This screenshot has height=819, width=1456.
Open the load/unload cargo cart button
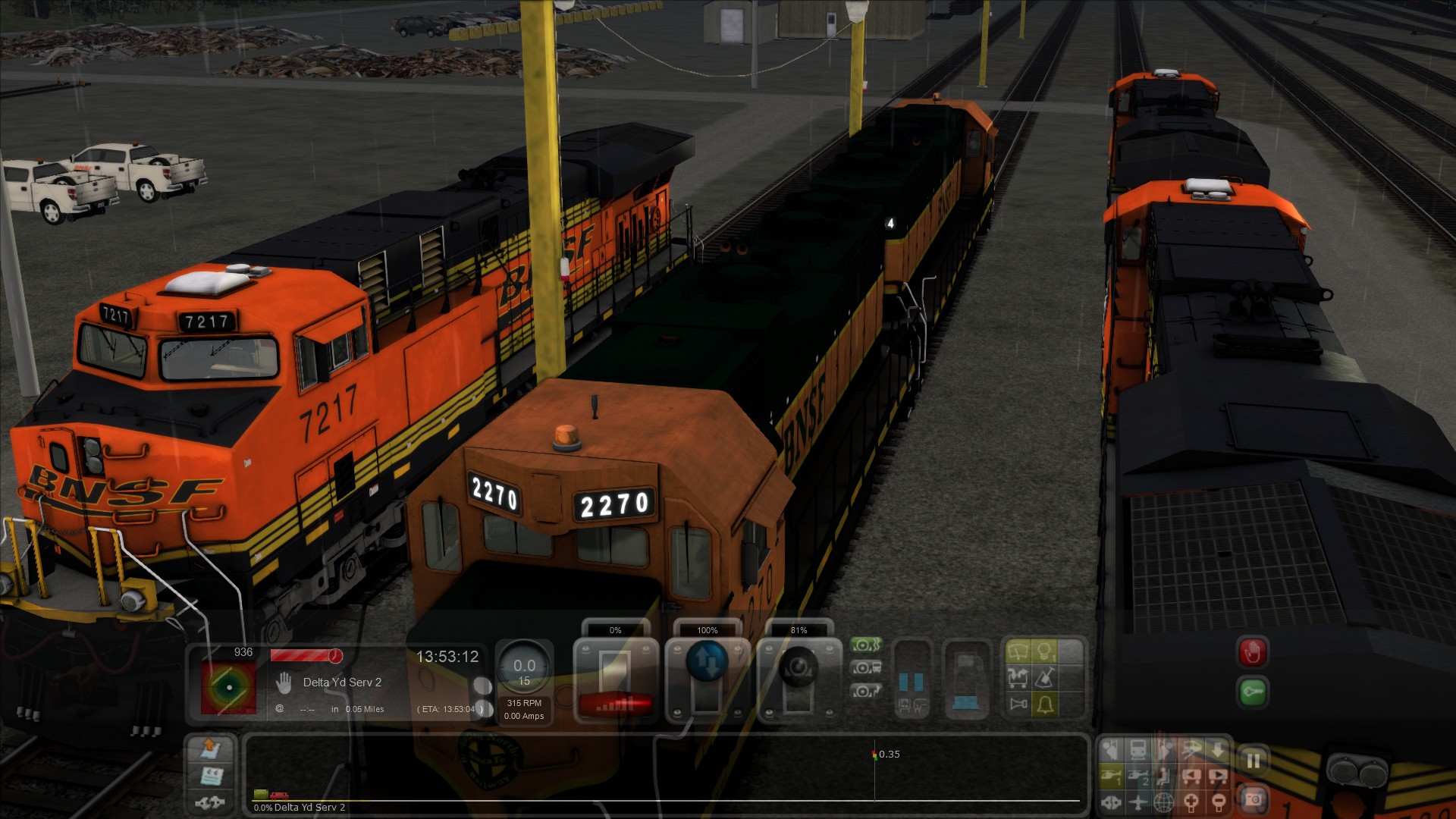[x=1018, y=678]
